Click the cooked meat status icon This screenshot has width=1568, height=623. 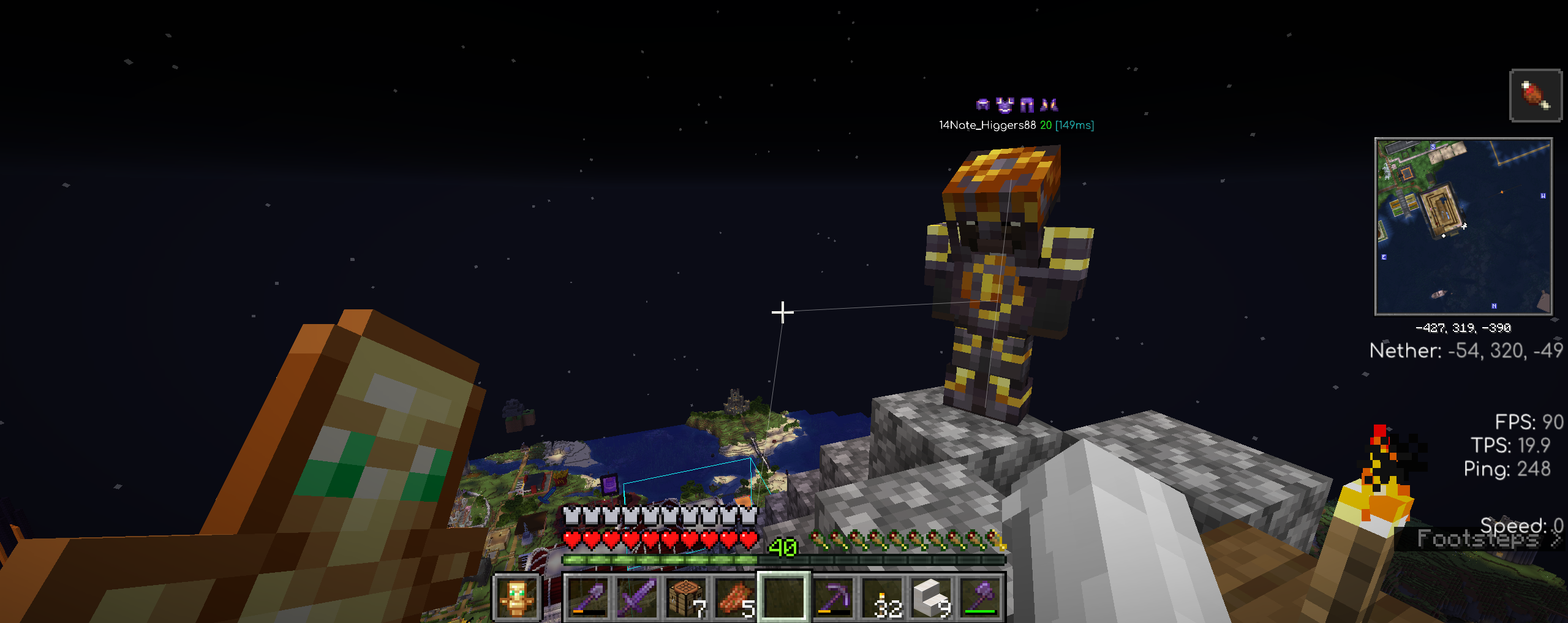tap(1535, 96)
